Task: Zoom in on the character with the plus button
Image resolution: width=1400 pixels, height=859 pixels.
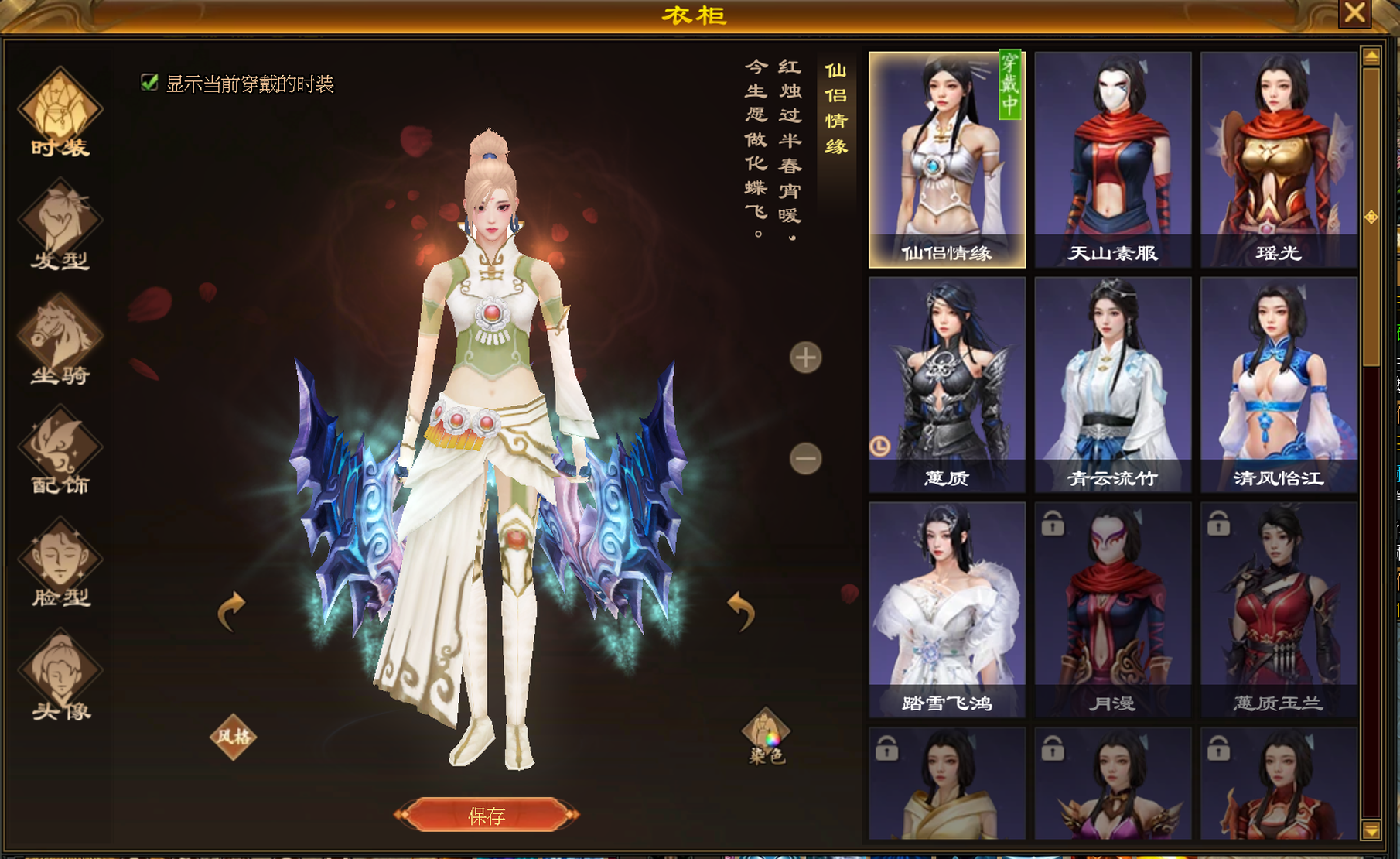Action: click(805, 358)
